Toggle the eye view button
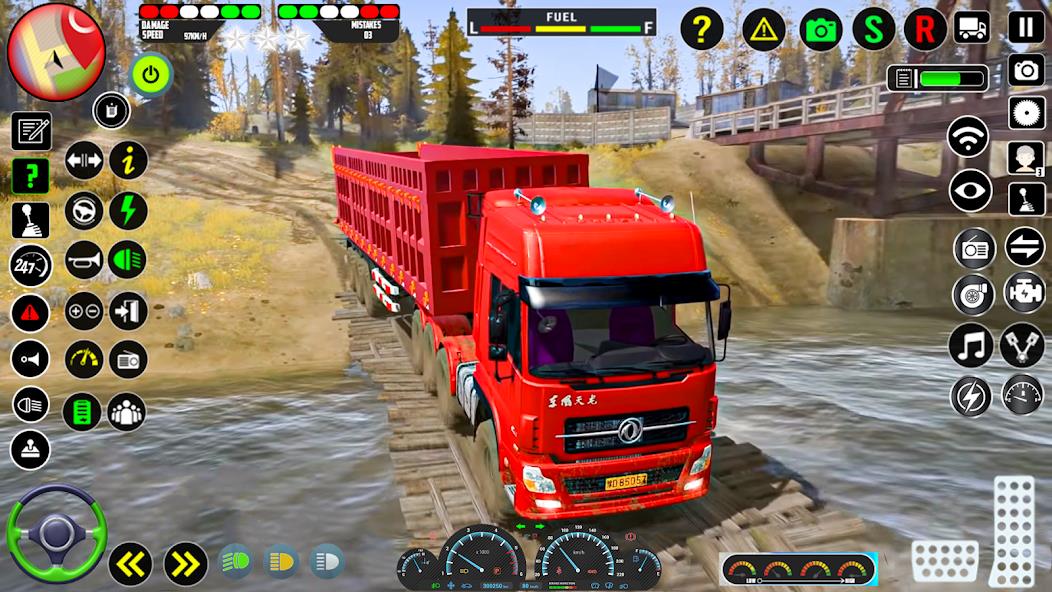 click(970, 191)
